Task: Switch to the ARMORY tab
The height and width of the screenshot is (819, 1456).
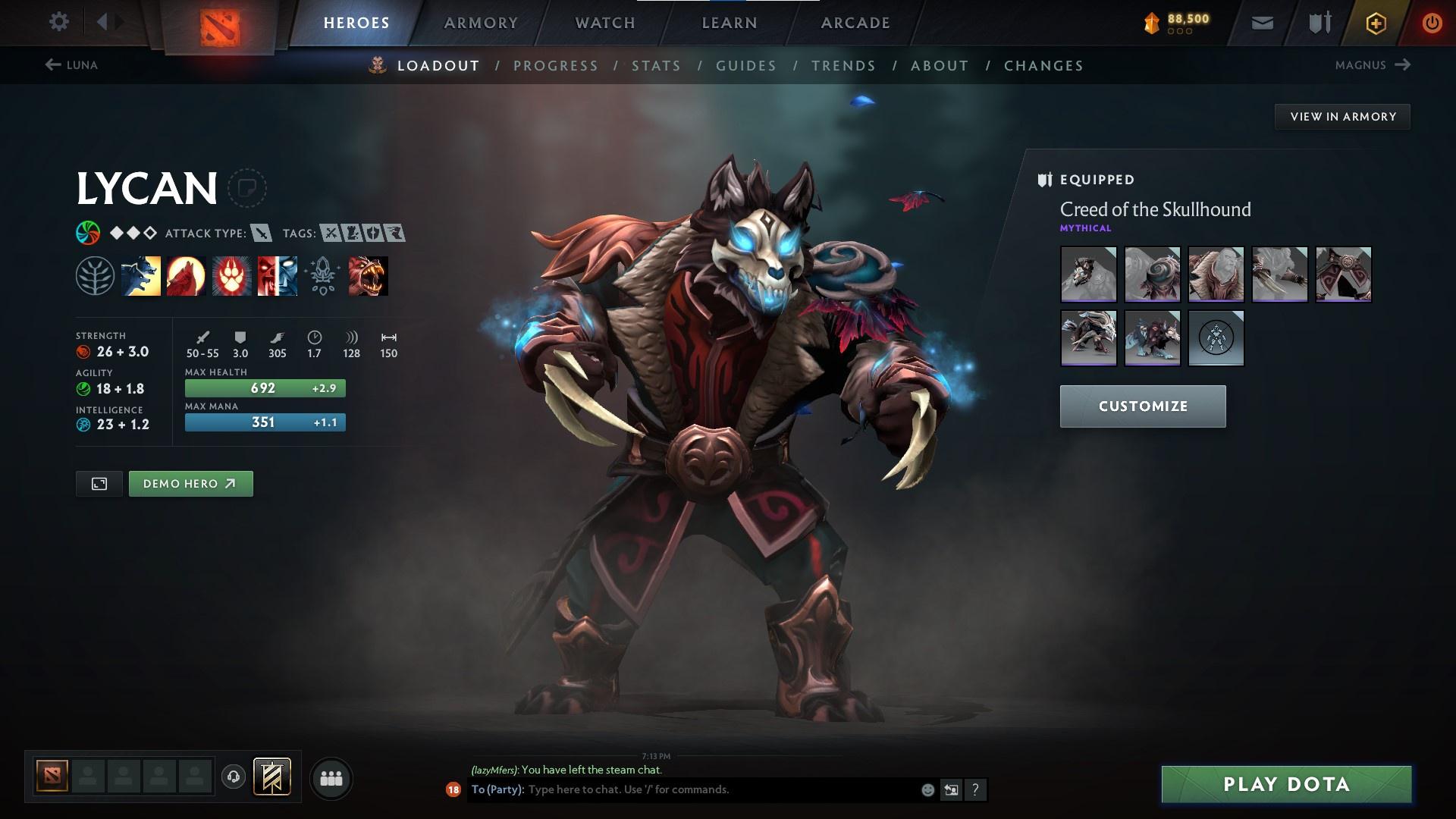Action: [x=481, y=22]
